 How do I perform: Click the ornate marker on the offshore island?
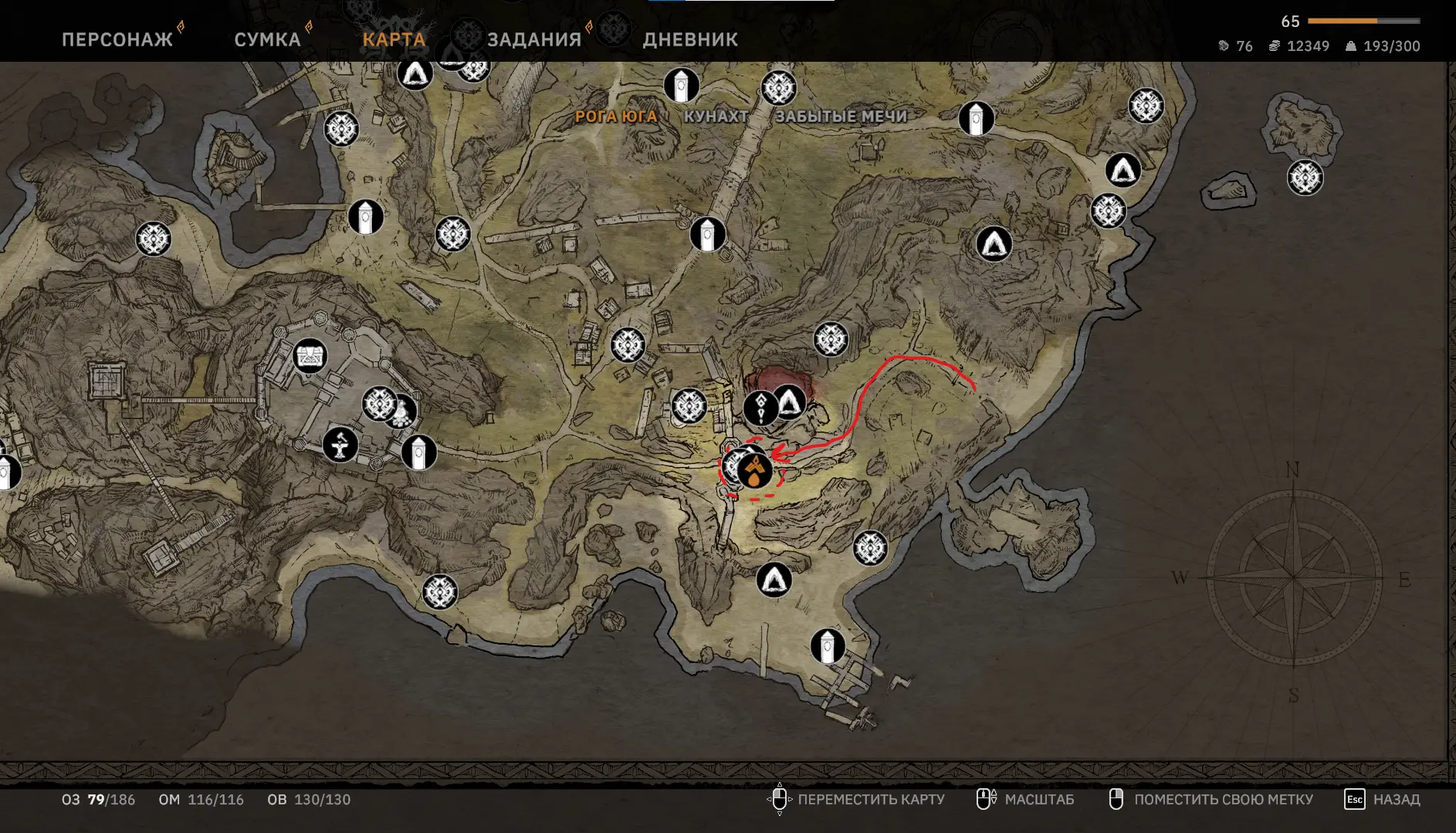(x=1305, y=178)
